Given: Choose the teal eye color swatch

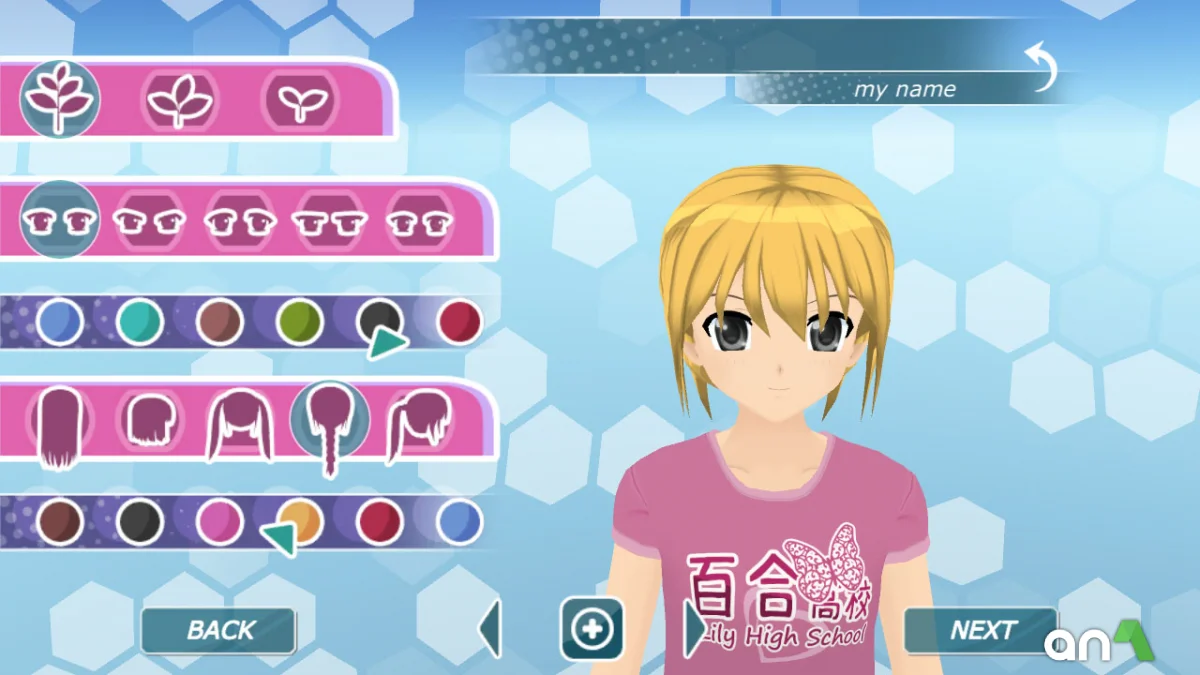Looking at the screenshot, I should coord(139,322).
